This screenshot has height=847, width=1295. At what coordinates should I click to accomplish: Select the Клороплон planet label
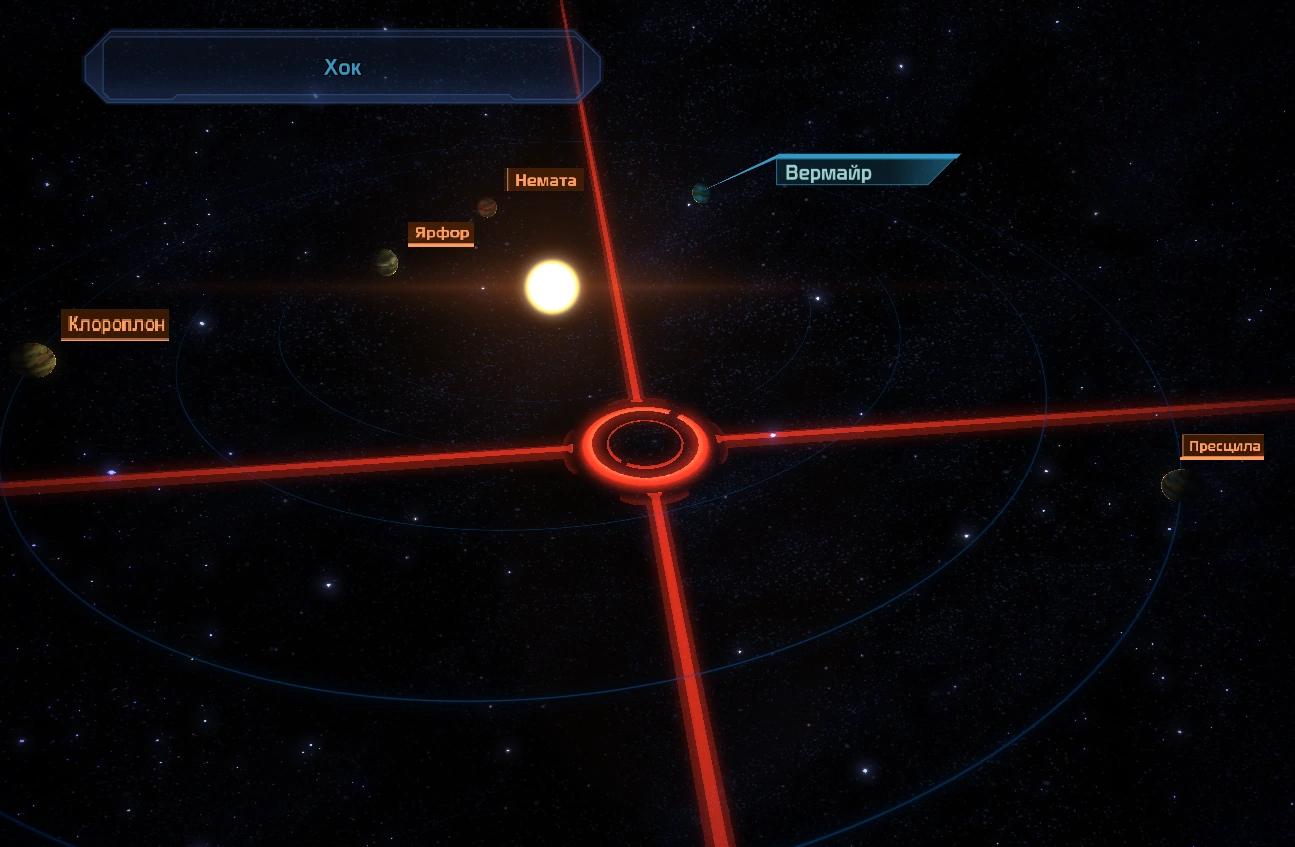[115, 324]
